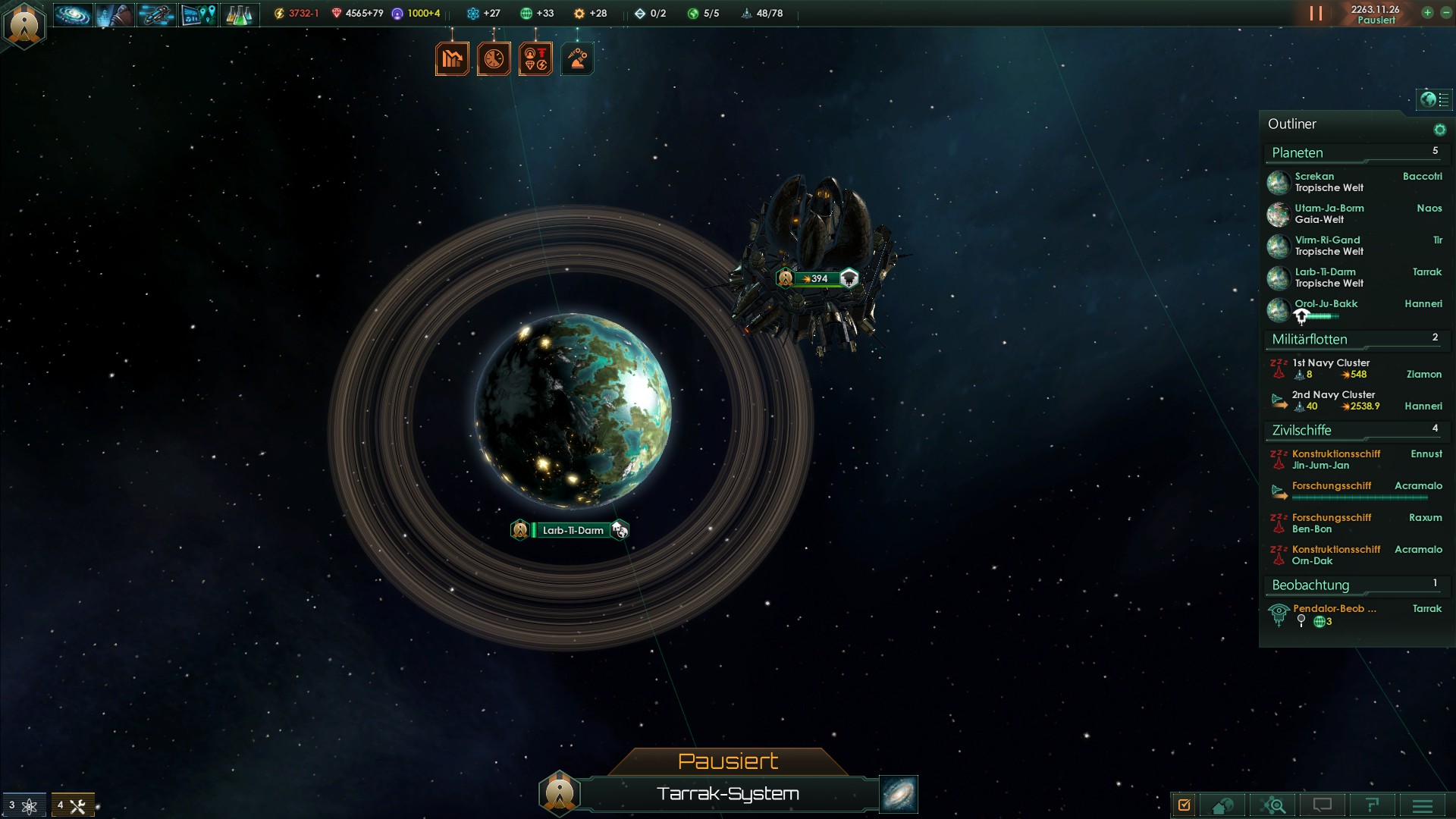Open the main menu hamburger button
Viewport: 1456px width, 819px height.
point(1423,805)
